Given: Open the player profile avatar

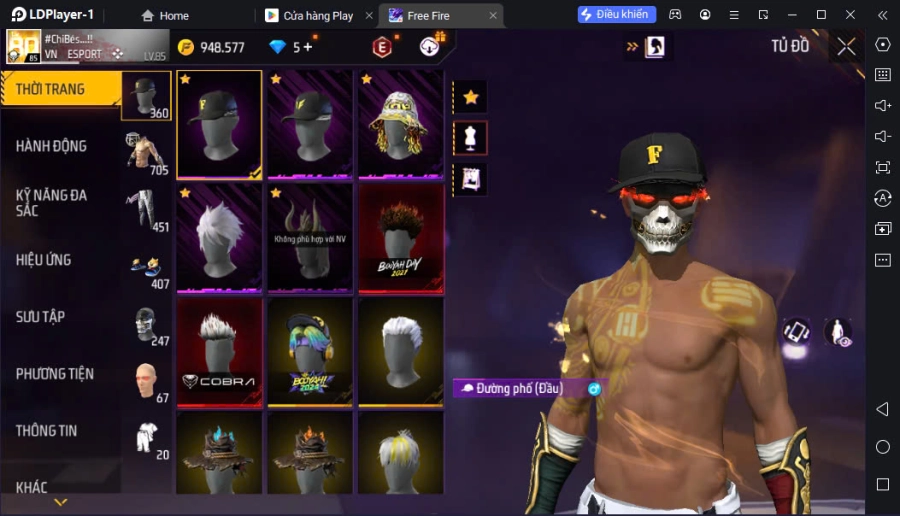Looking at the screenshot, I should (x=24, y=46).
